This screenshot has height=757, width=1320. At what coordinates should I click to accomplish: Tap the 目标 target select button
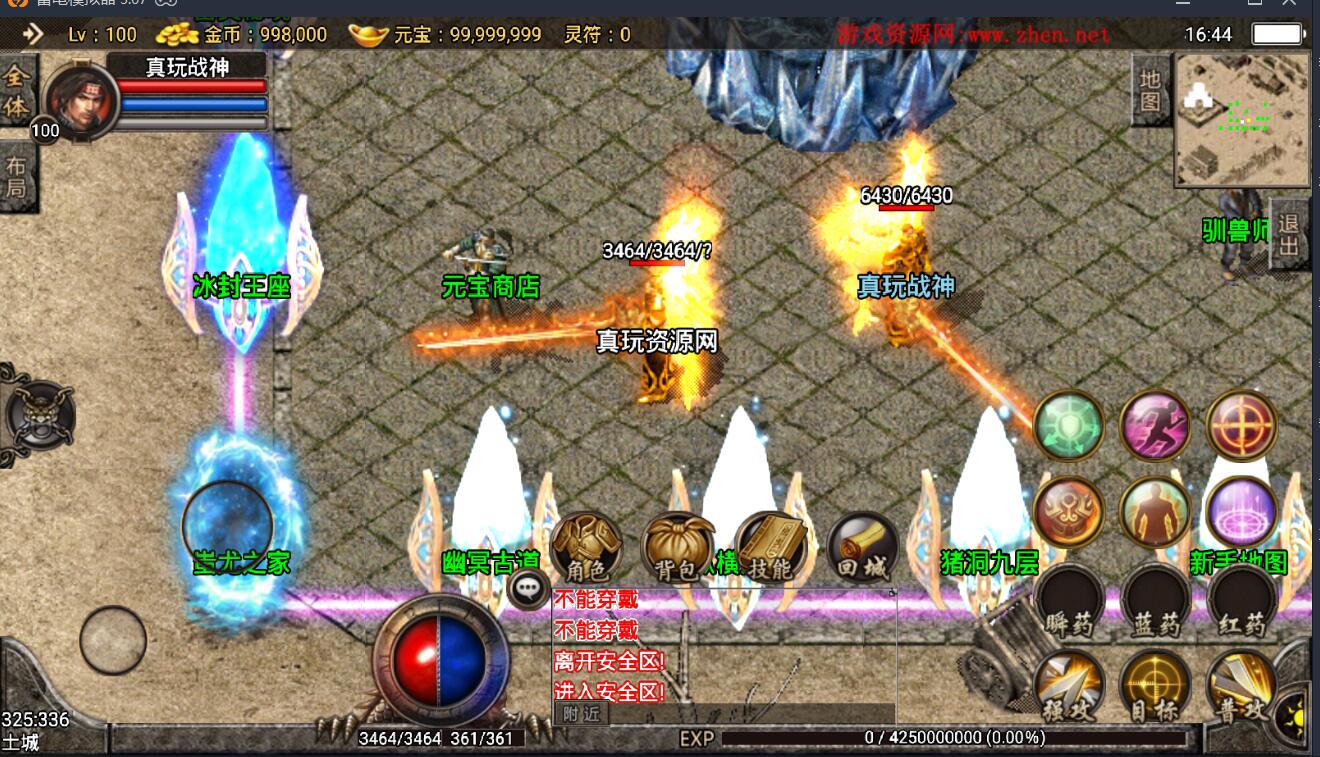point(1155,686)
